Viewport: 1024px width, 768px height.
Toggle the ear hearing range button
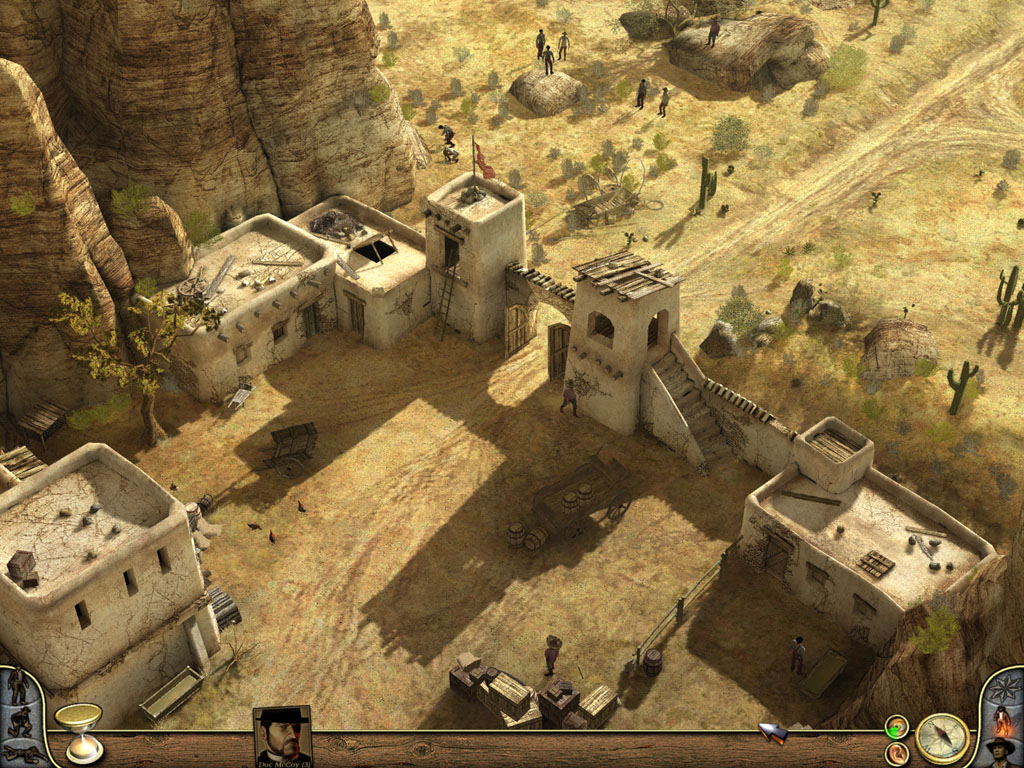click(x=897, y=752)
